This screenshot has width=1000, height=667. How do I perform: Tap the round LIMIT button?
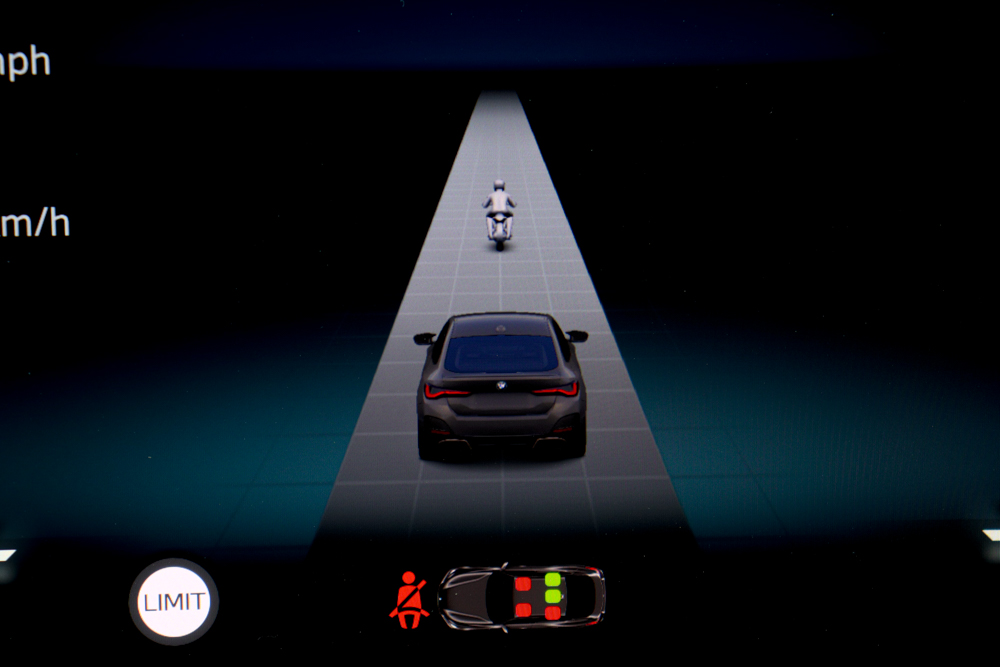point(174,602)
